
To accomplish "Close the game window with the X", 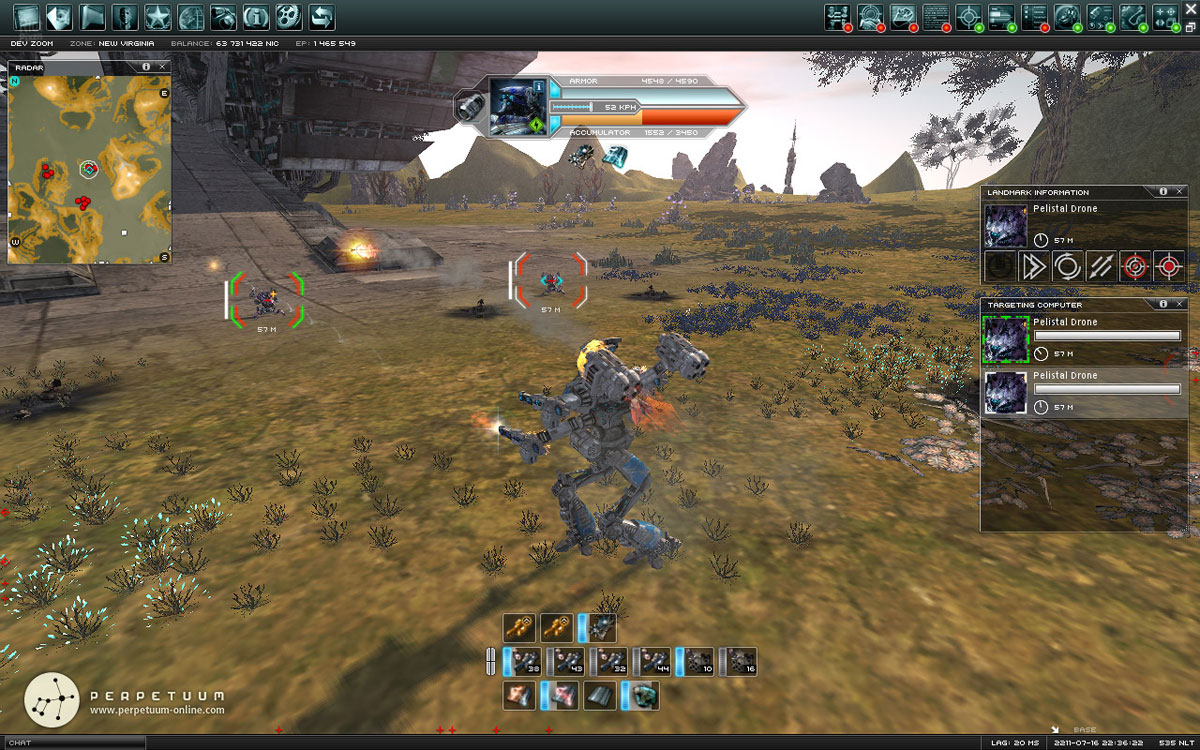I will pyautogui.click(x=1190, y=11).
